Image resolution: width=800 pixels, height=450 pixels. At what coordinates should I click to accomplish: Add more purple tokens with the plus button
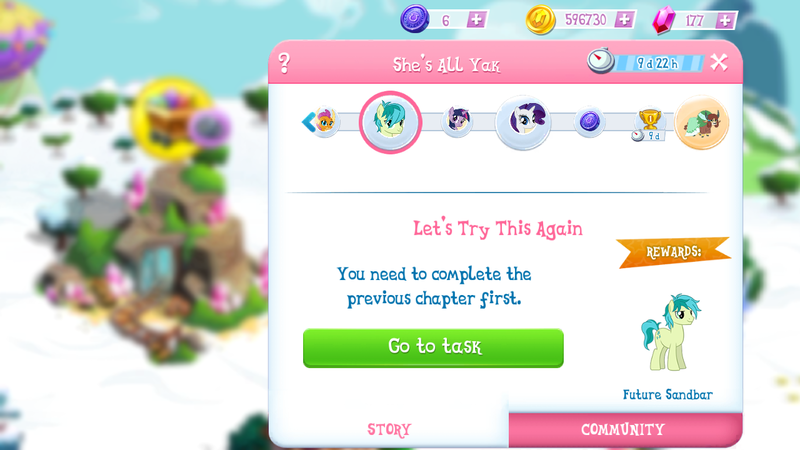(477, 20)
